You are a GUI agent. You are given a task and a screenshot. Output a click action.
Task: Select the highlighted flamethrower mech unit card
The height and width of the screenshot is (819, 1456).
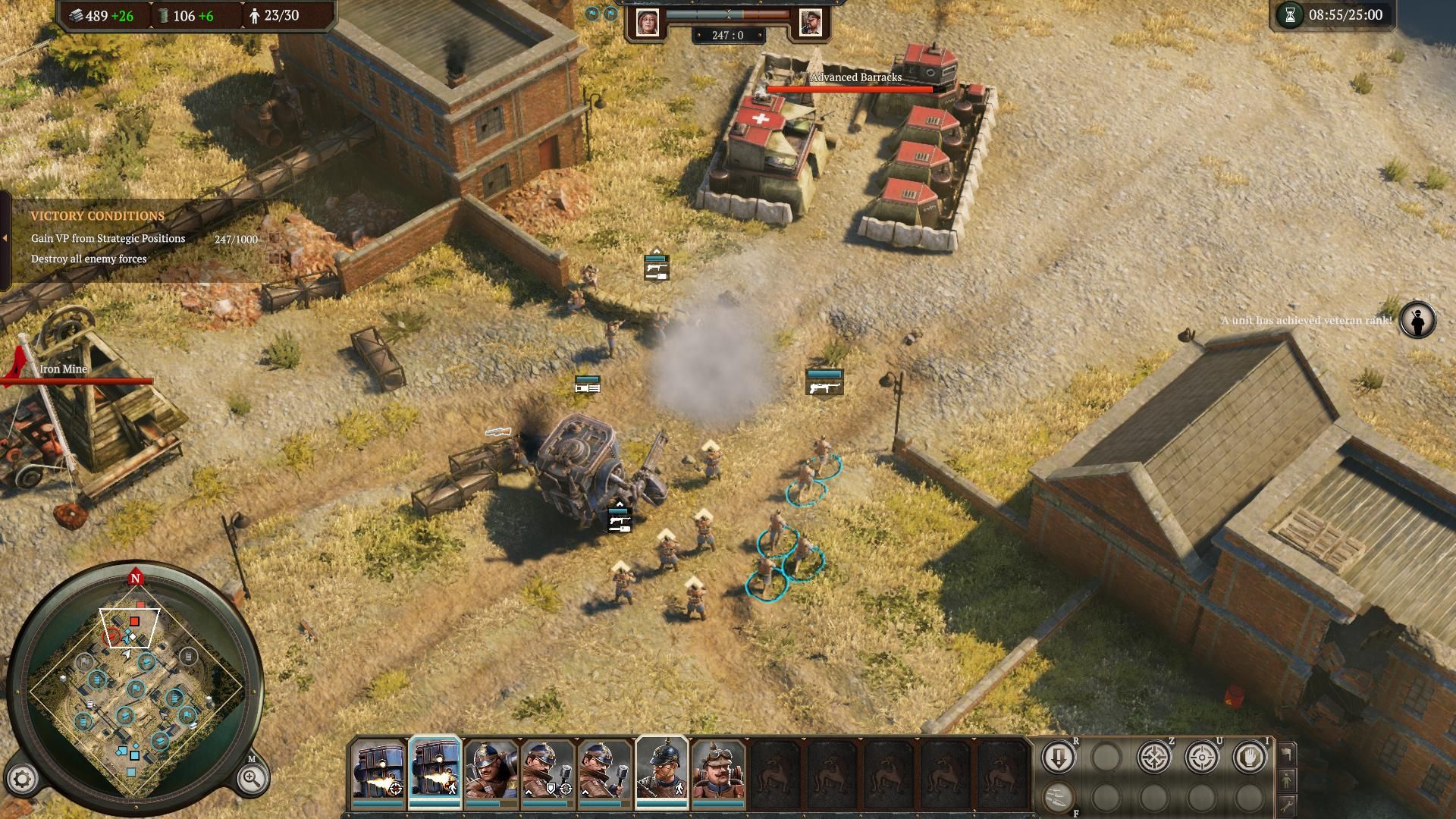(x=434, y=772)
